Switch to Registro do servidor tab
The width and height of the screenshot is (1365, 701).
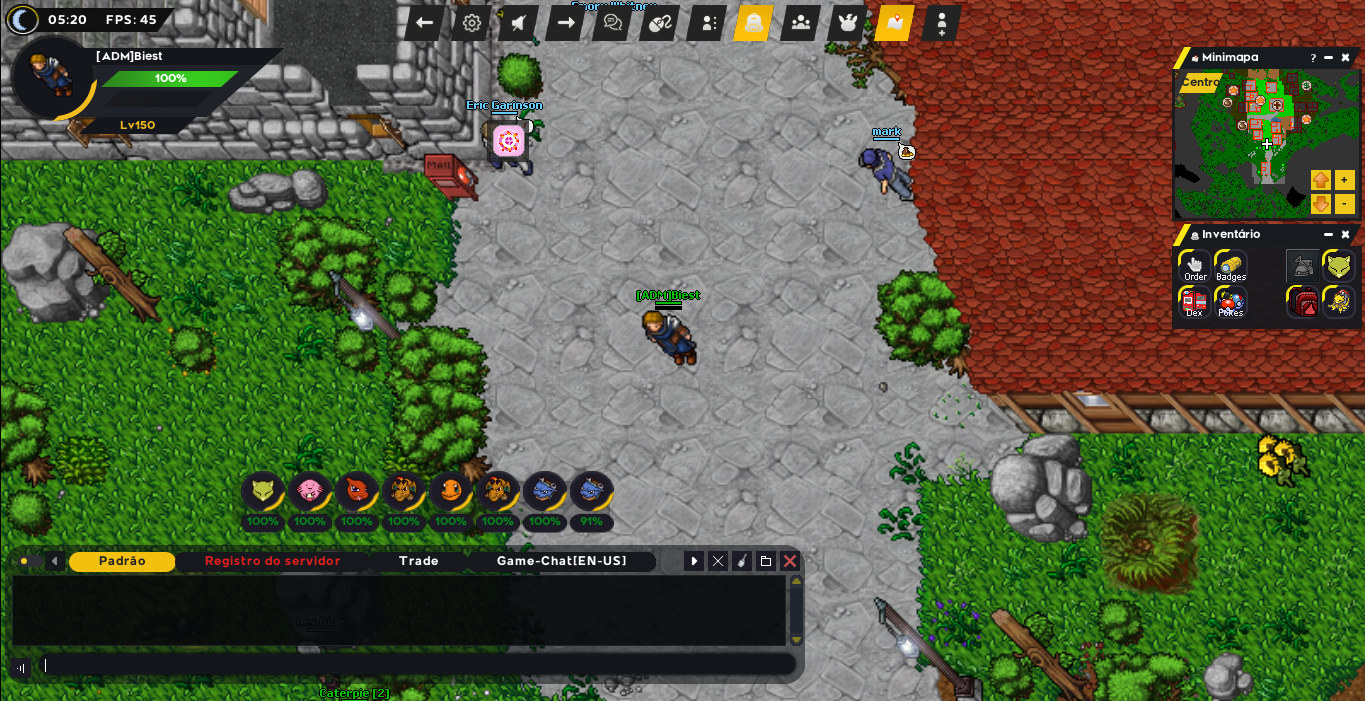click(272, 561)
